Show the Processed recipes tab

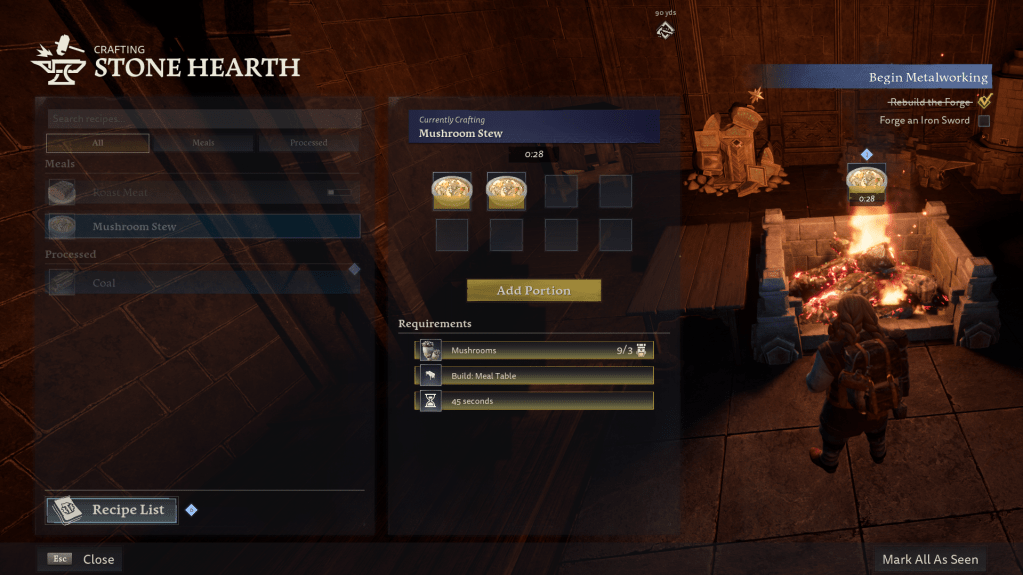pyautogui.click(x=308, y=143)
